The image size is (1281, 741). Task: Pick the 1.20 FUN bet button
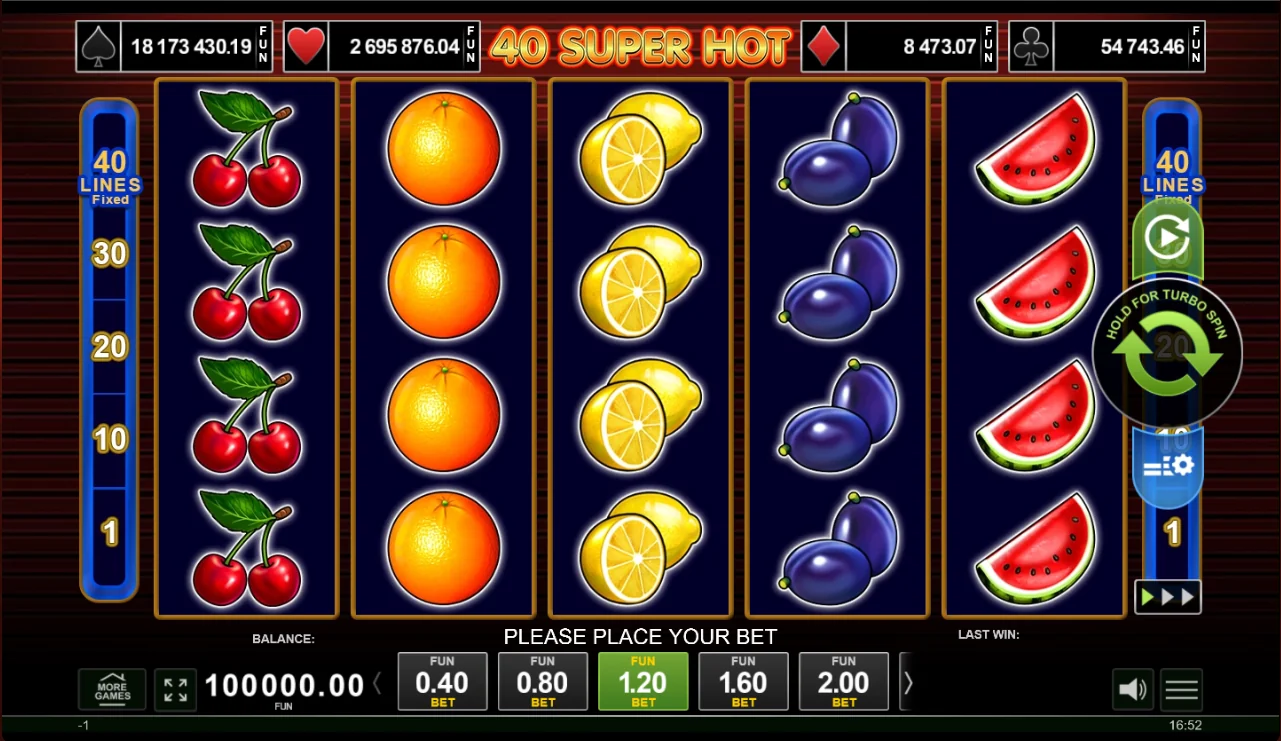[x=643, y=681]
